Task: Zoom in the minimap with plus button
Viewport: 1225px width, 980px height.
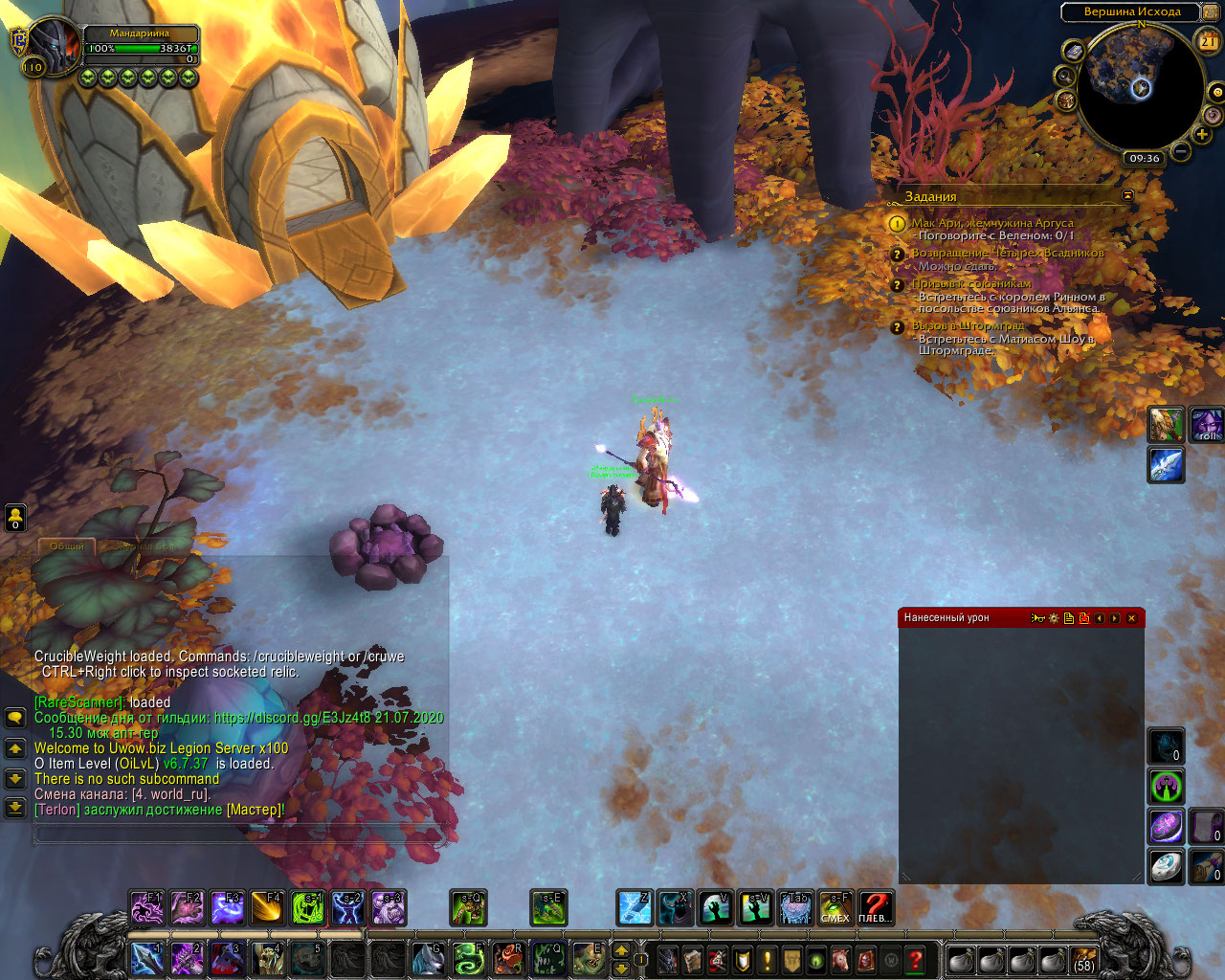Action: click(1202, 135)
